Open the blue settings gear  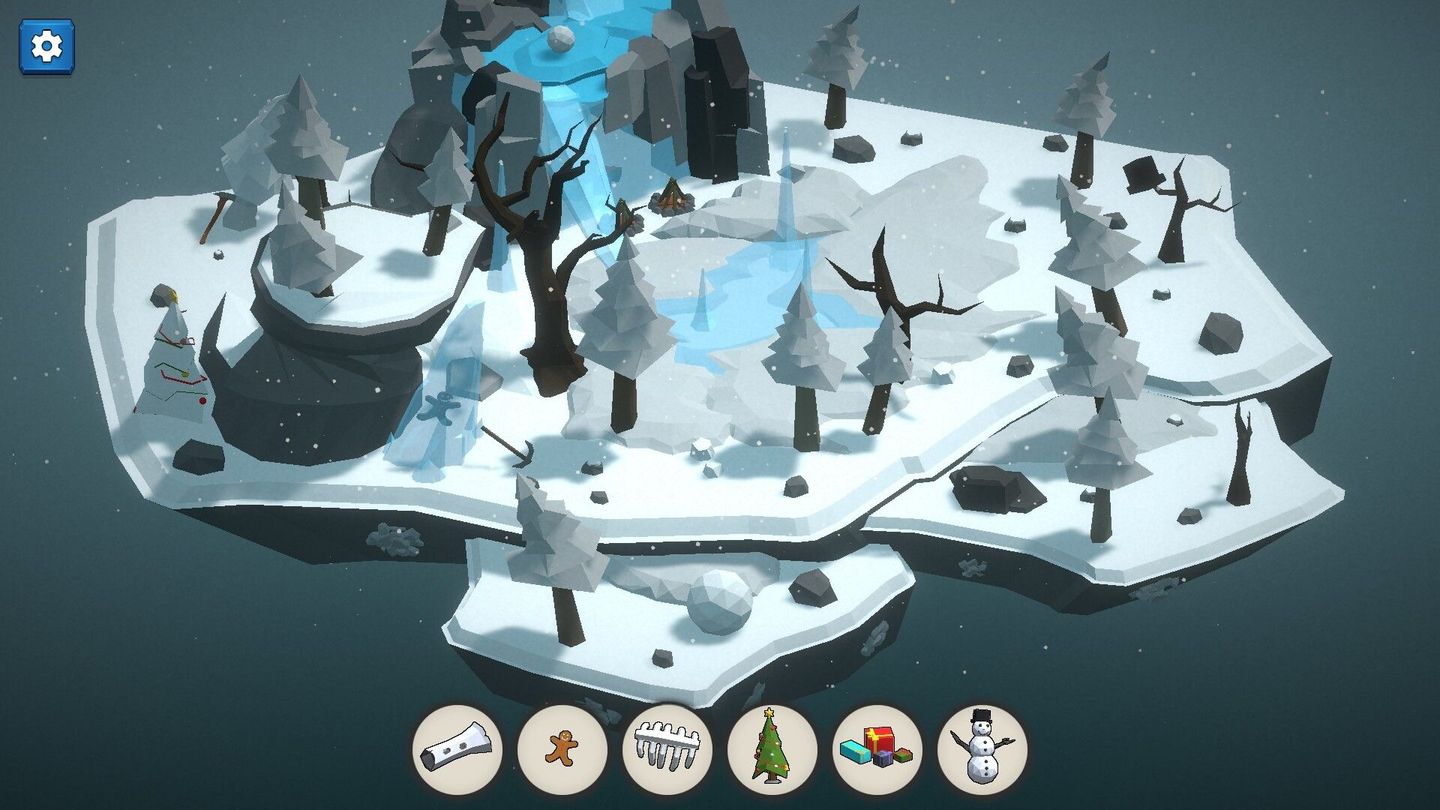[x=45, y=44]
